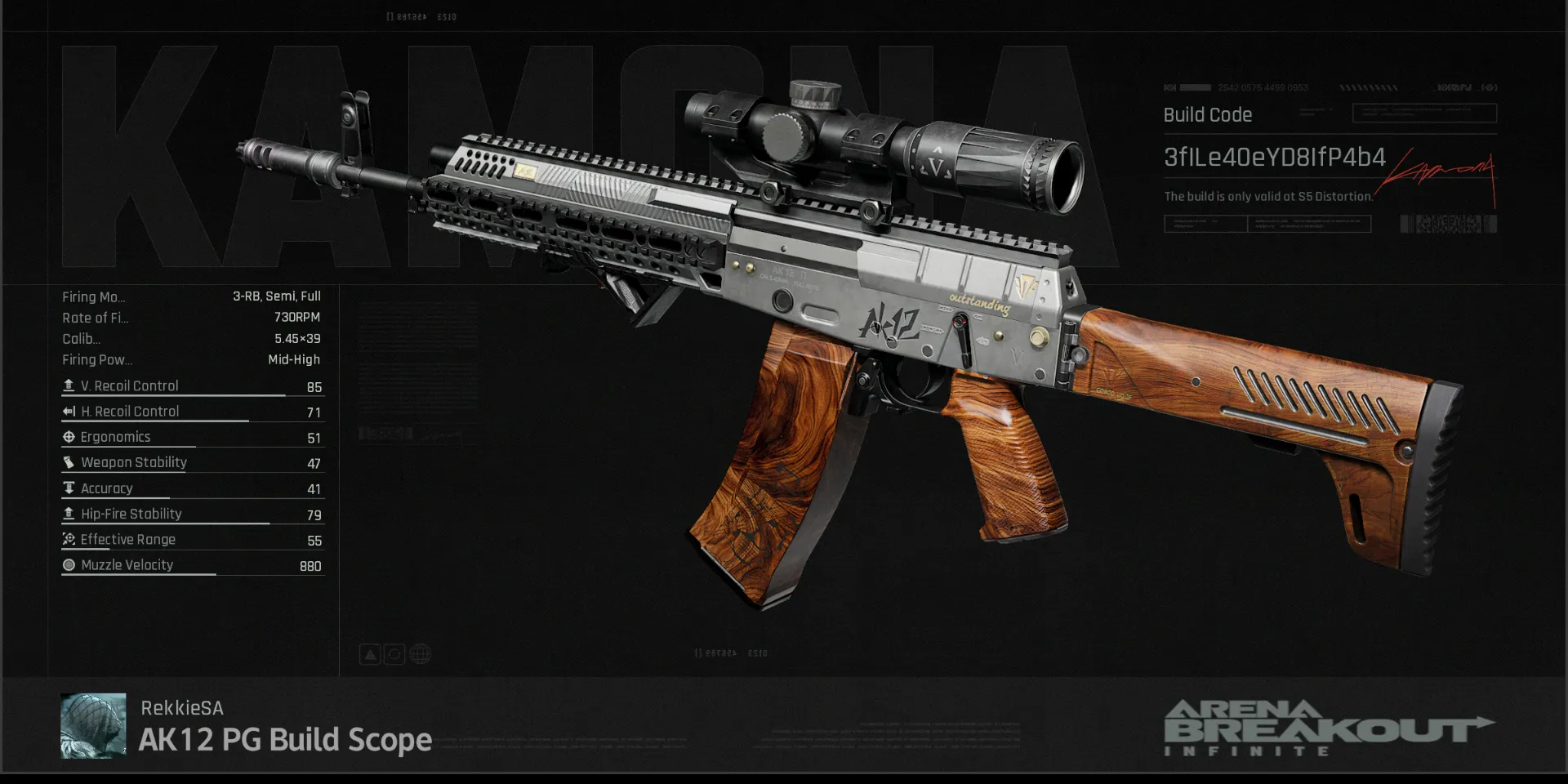This screenshot has height=784, width=1568.
Task: Expand the Calib... caliber field
Action: [82, 338]
